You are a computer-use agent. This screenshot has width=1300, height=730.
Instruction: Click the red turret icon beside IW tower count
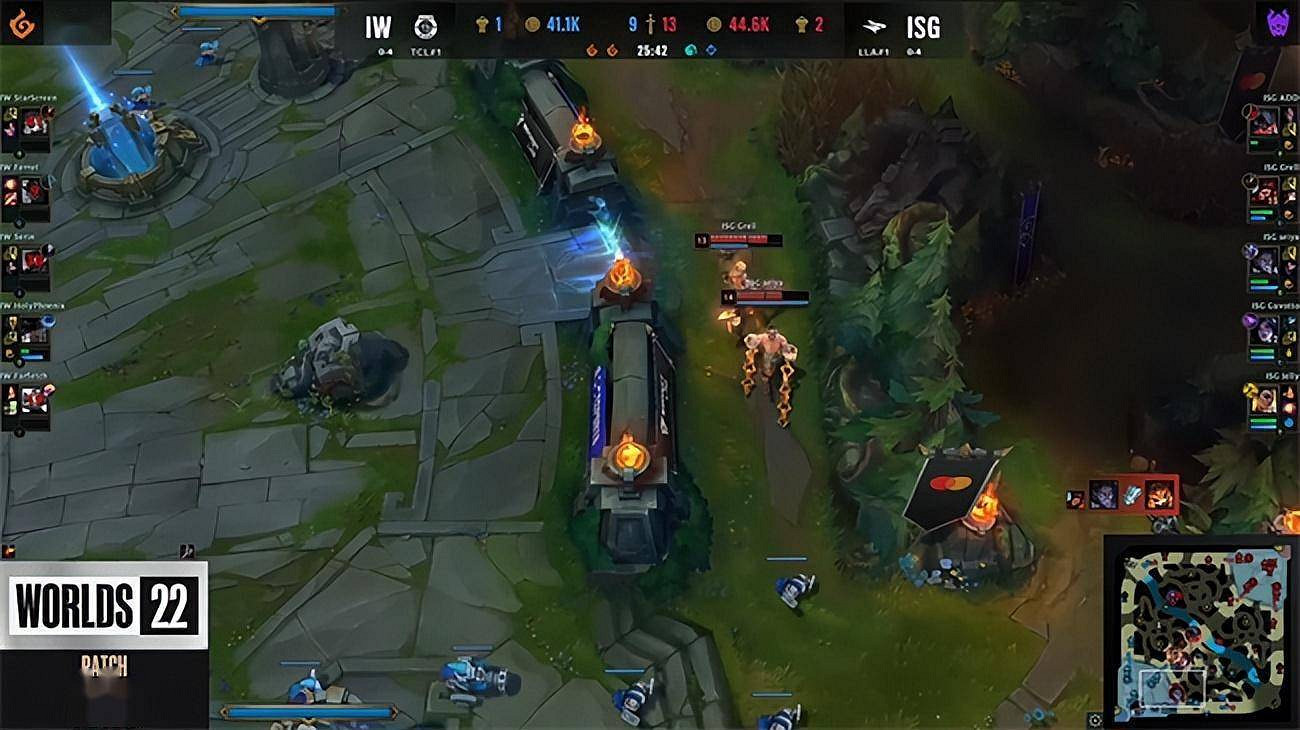click(x=483, y=23)
